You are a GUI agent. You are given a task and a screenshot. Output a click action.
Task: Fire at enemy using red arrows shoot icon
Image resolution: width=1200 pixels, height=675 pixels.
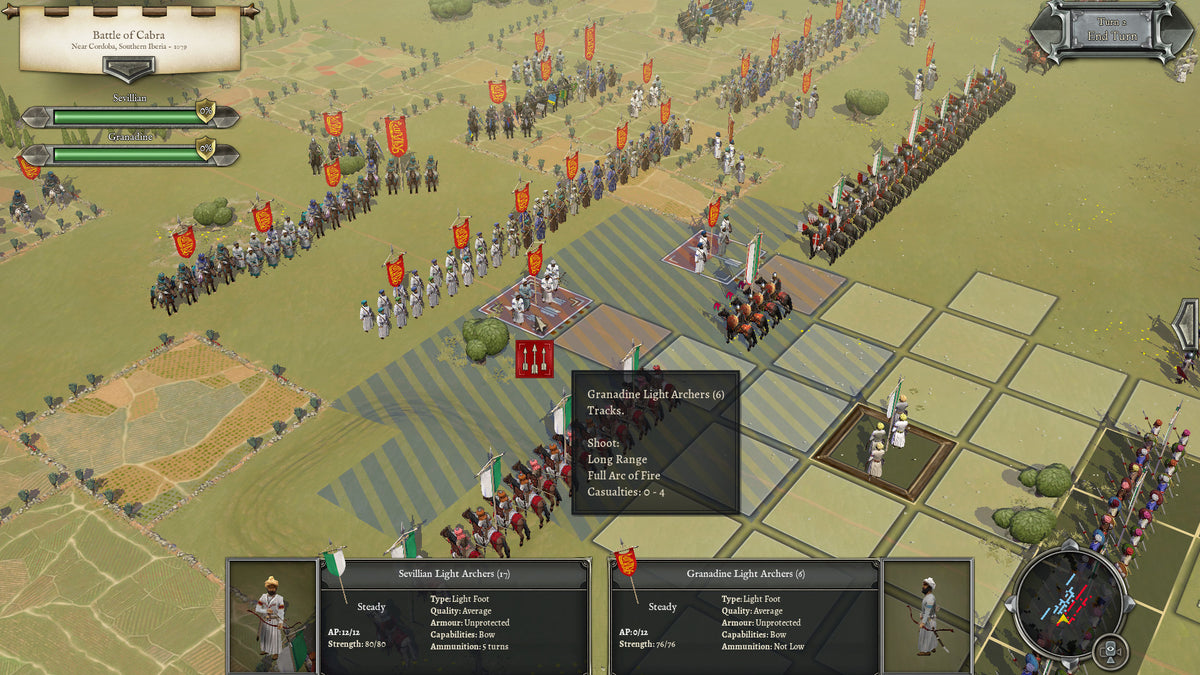(534, 358)
